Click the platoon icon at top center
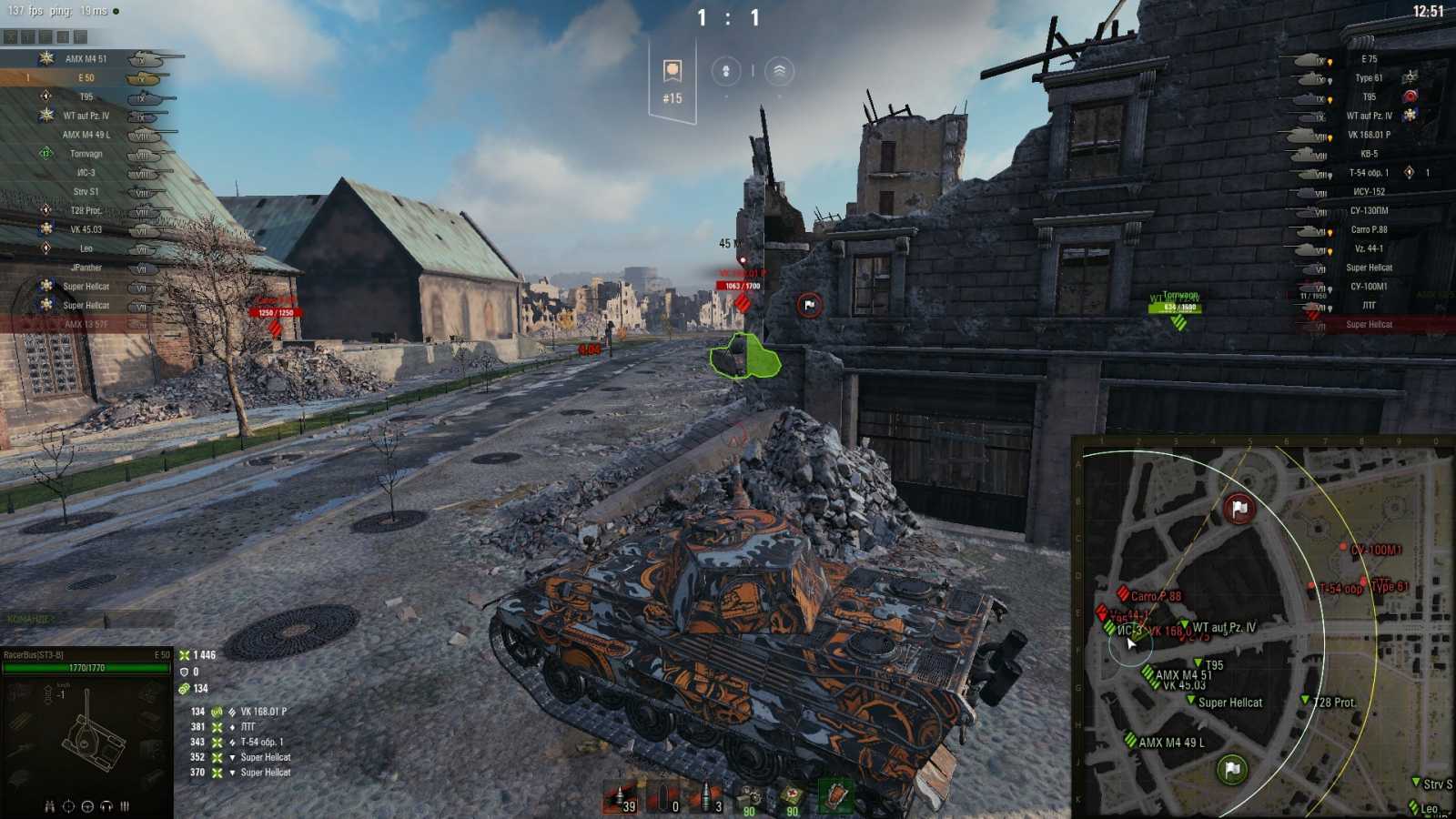1456x819 pixels. click(725, 71)
